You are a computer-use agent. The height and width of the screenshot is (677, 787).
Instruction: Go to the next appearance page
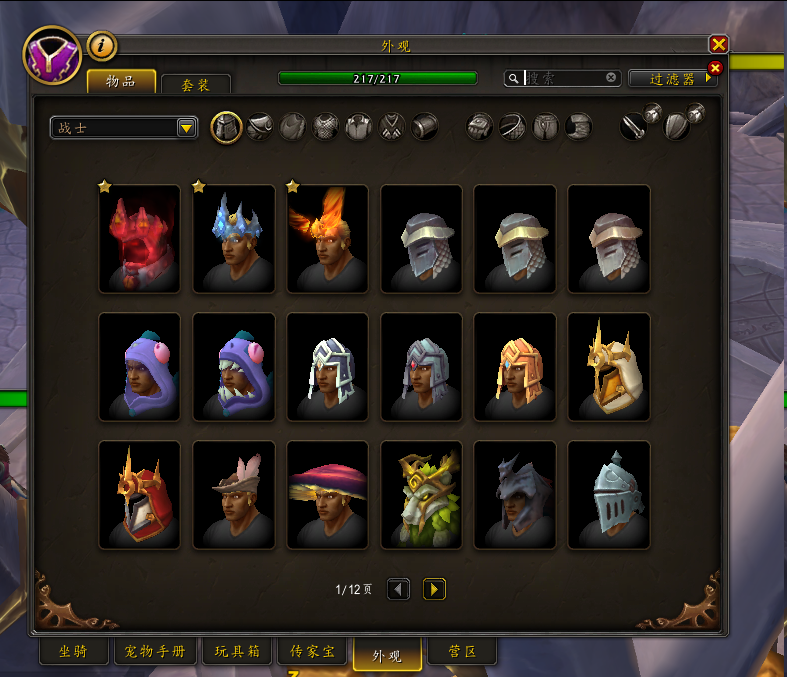pos(434,589)
